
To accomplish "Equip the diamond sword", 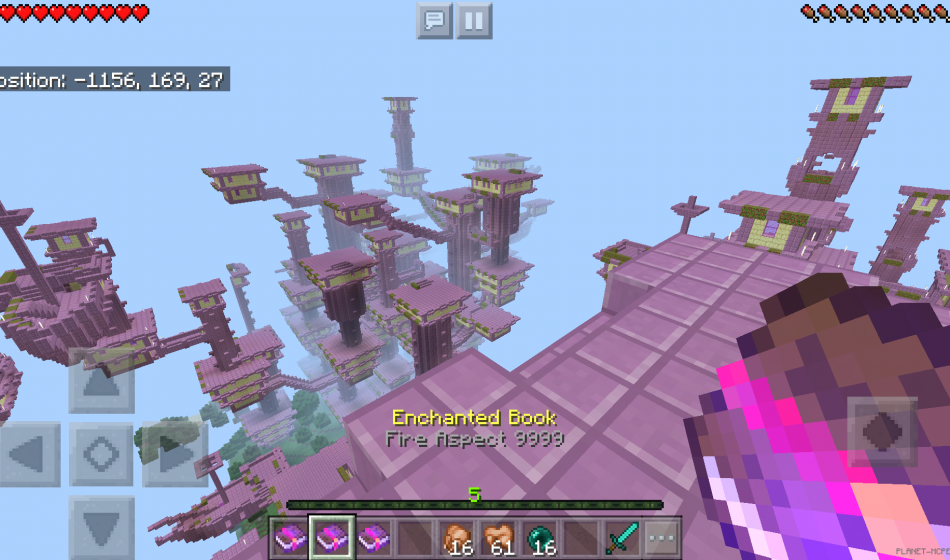I will click(620, 537).
